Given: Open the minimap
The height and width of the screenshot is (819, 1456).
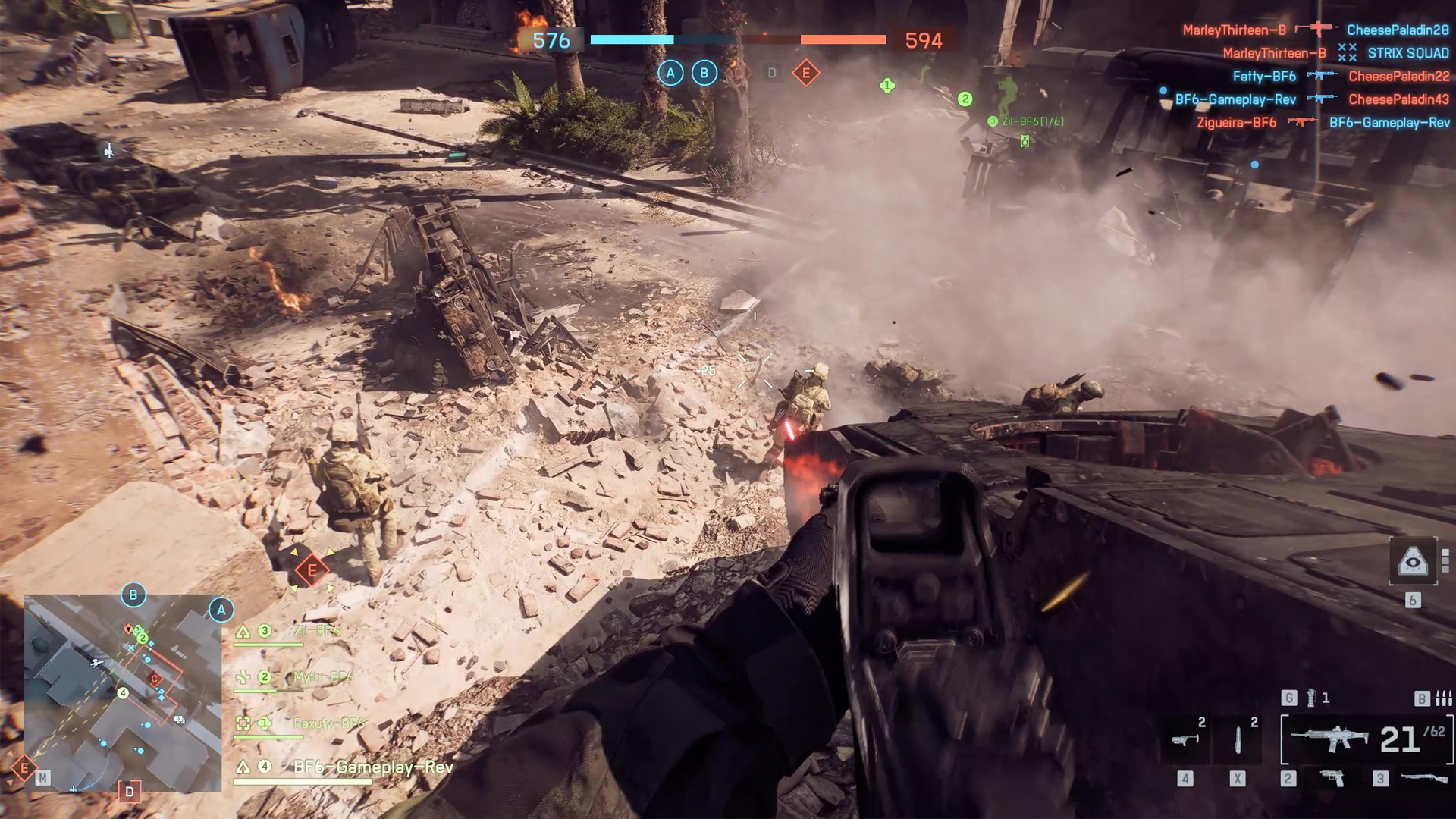Looking at the screenshot, I should click(x=123, y=692).
